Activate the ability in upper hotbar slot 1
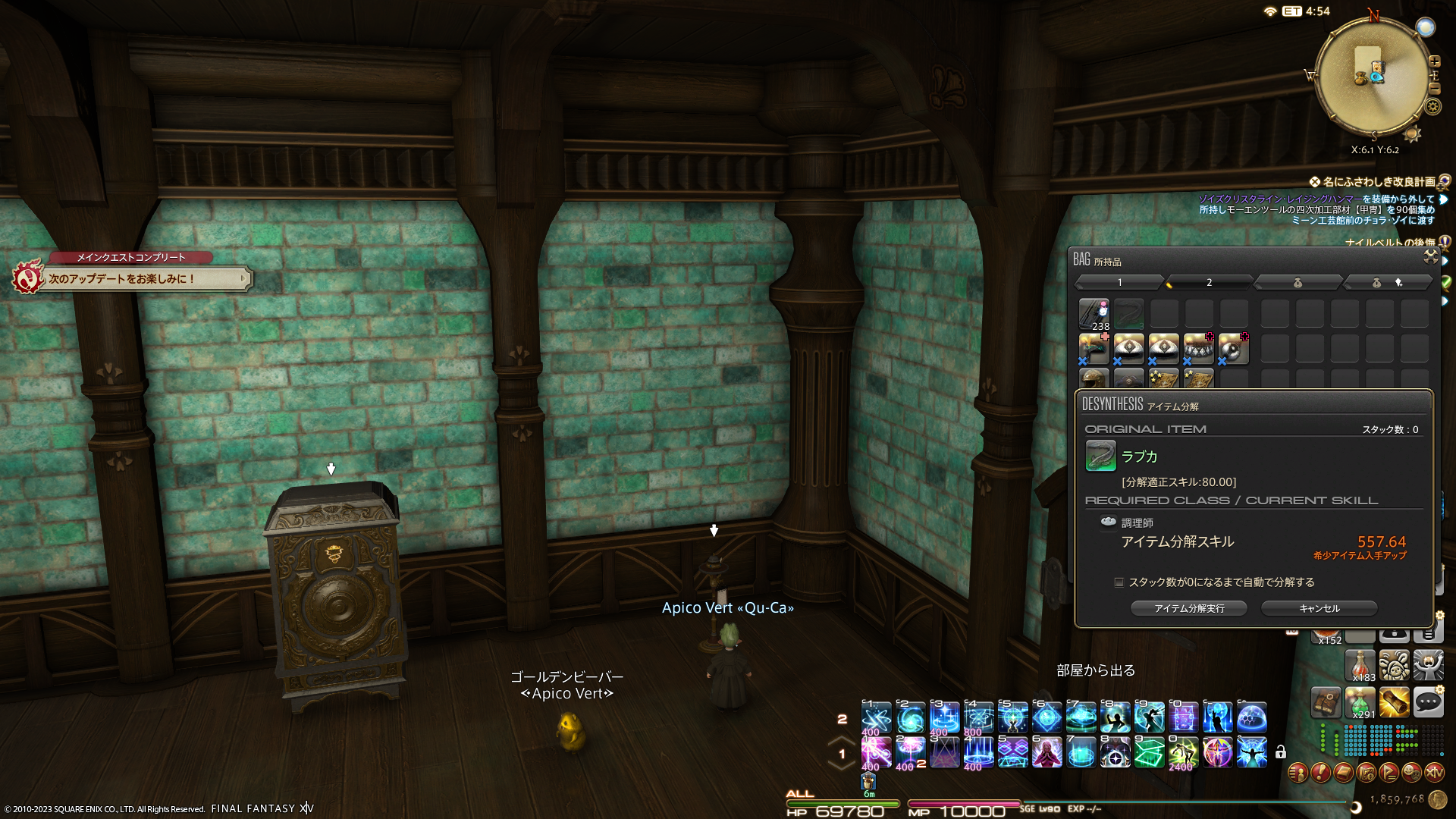 click(x=876, y=717)
